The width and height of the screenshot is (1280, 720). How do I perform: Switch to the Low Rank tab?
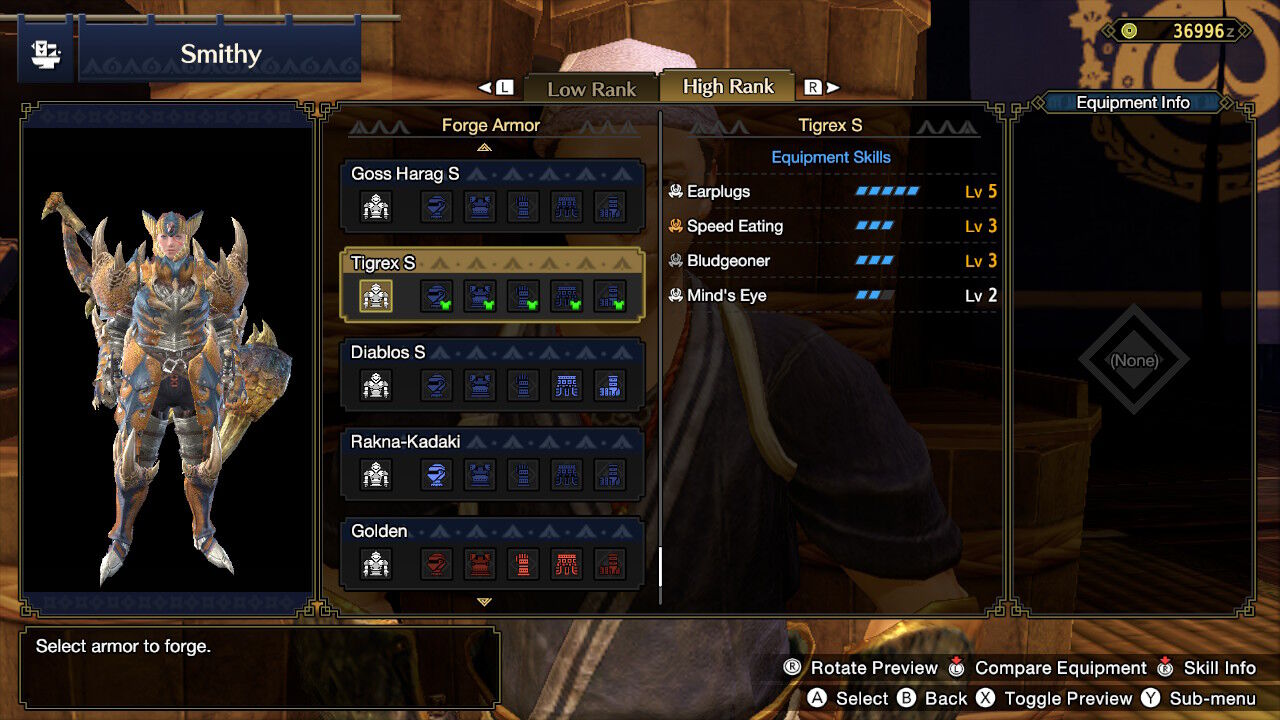(591, 88)
